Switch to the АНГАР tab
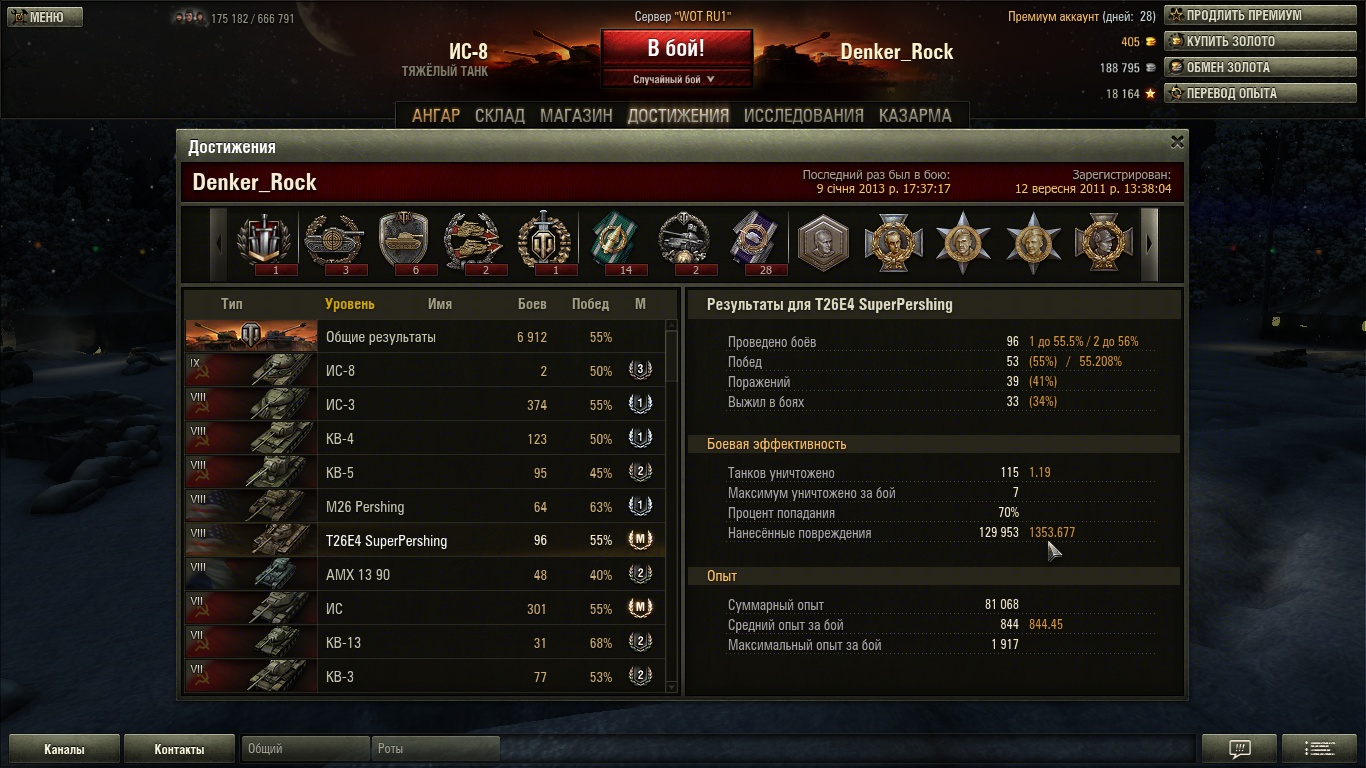Screen dimensions: 1366x768 tap(436, 115)
